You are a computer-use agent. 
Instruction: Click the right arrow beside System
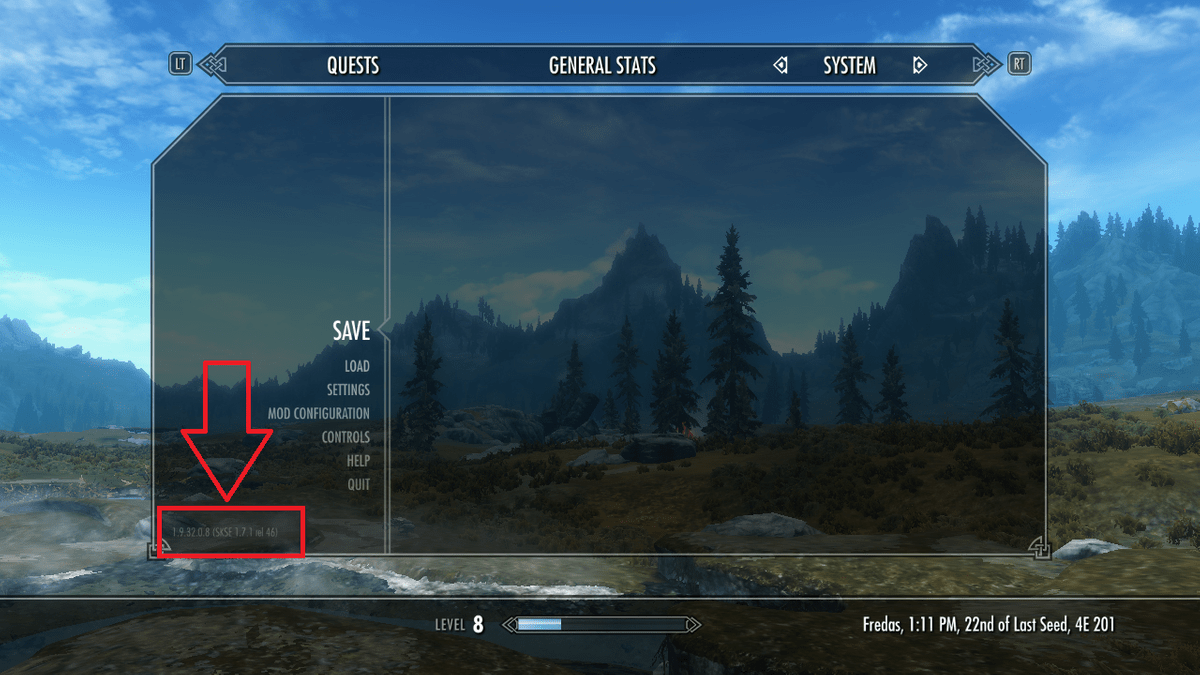[x=919, y=66]
